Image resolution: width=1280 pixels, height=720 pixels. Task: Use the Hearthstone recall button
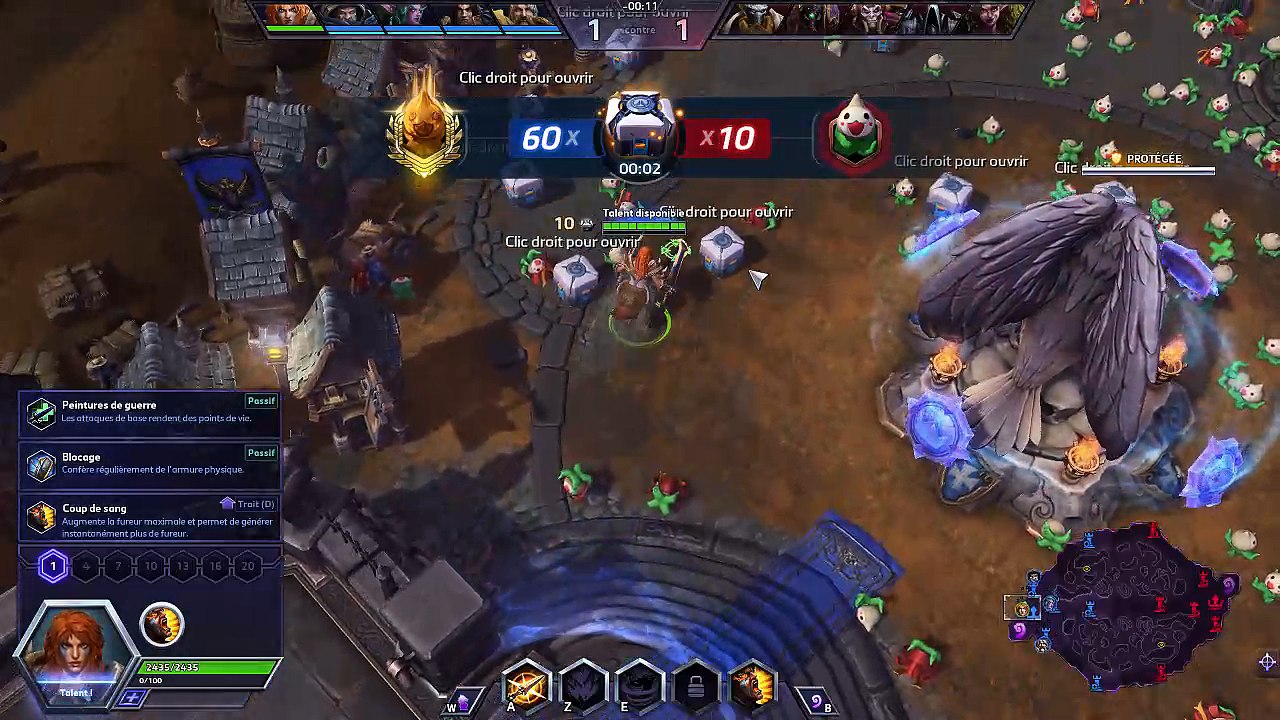pyautogui.click(x=816, y=702)
